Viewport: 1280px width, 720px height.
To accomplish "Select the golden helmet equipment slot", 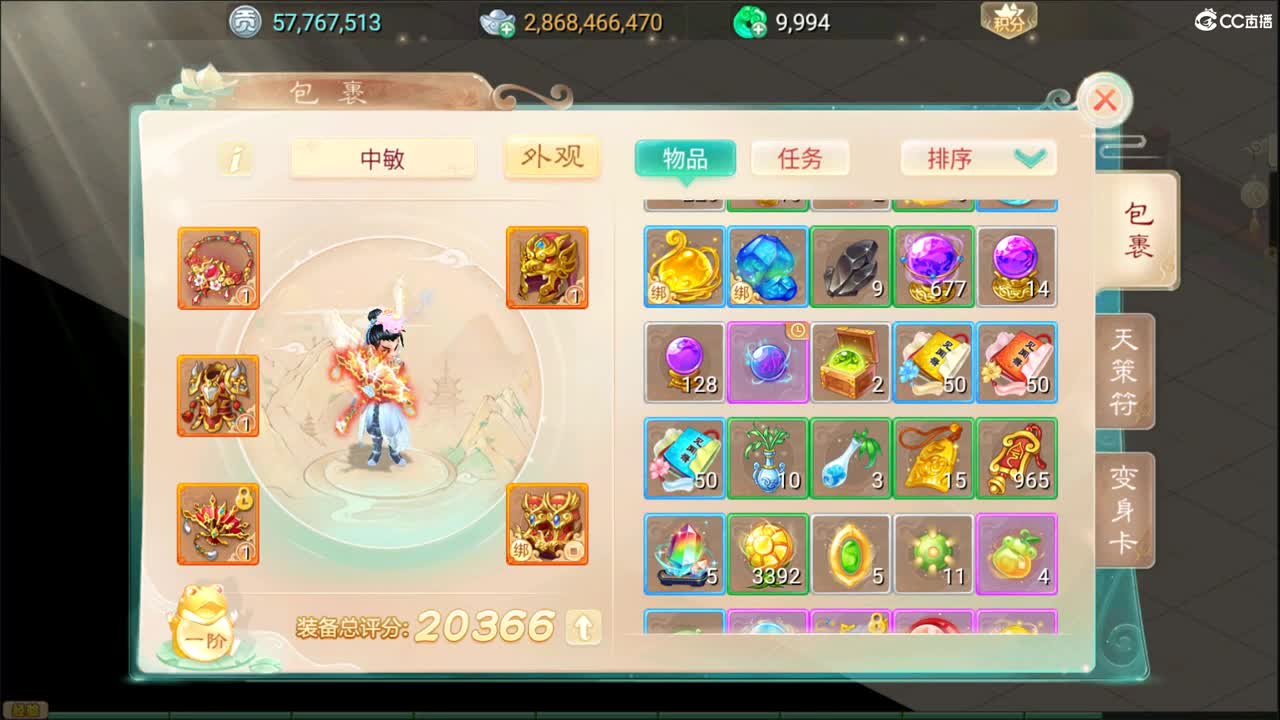I will point(548,267).
